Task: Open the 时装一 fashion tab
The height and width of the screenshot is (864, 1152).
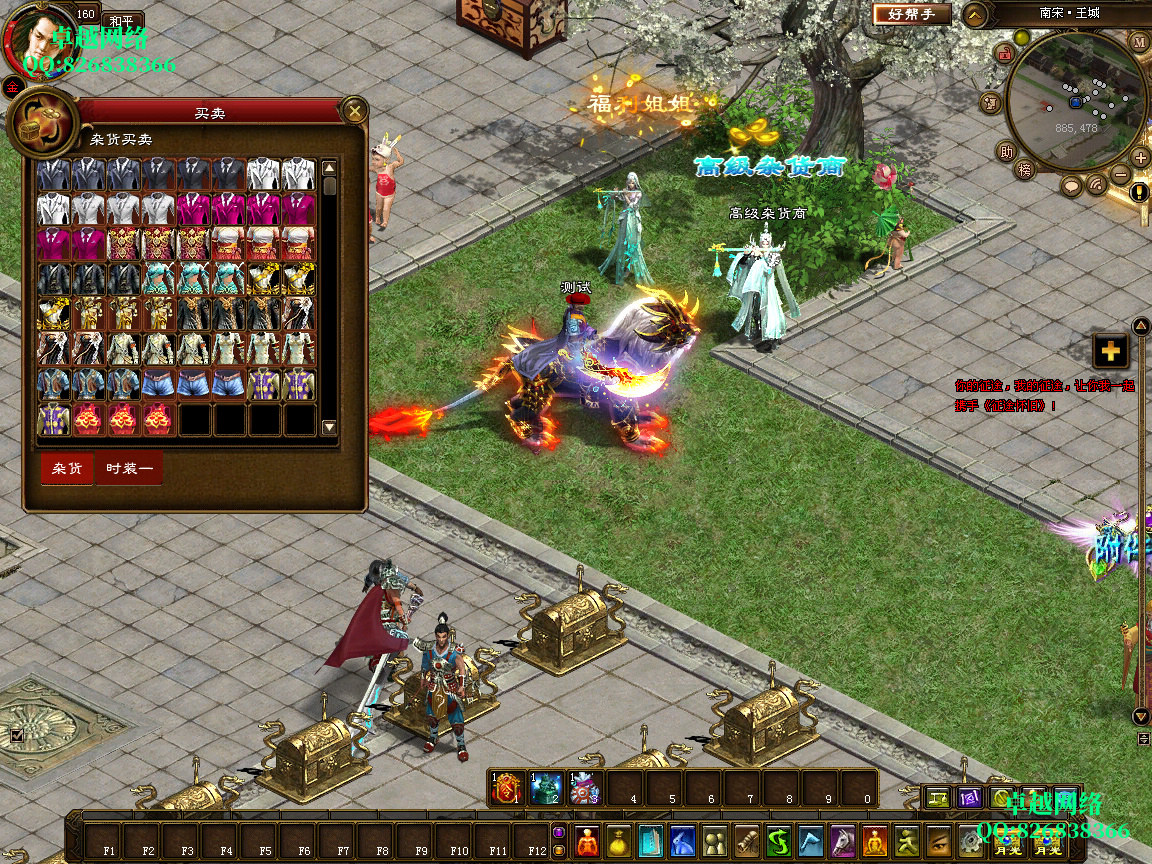Action: pos(129,468)
